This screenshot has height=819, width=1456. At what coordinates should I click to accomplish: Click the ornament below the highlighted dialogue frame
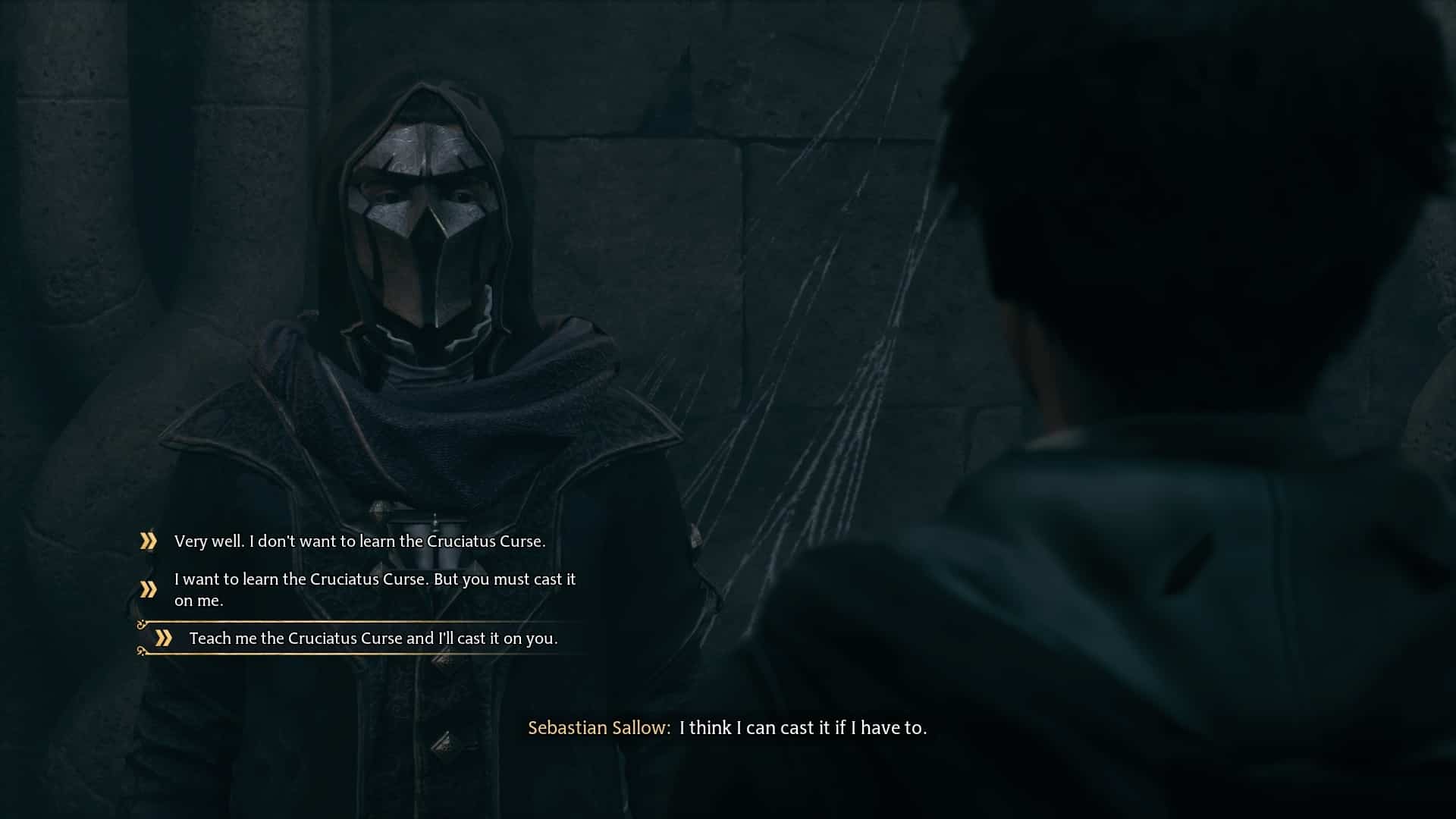point(143,652)
